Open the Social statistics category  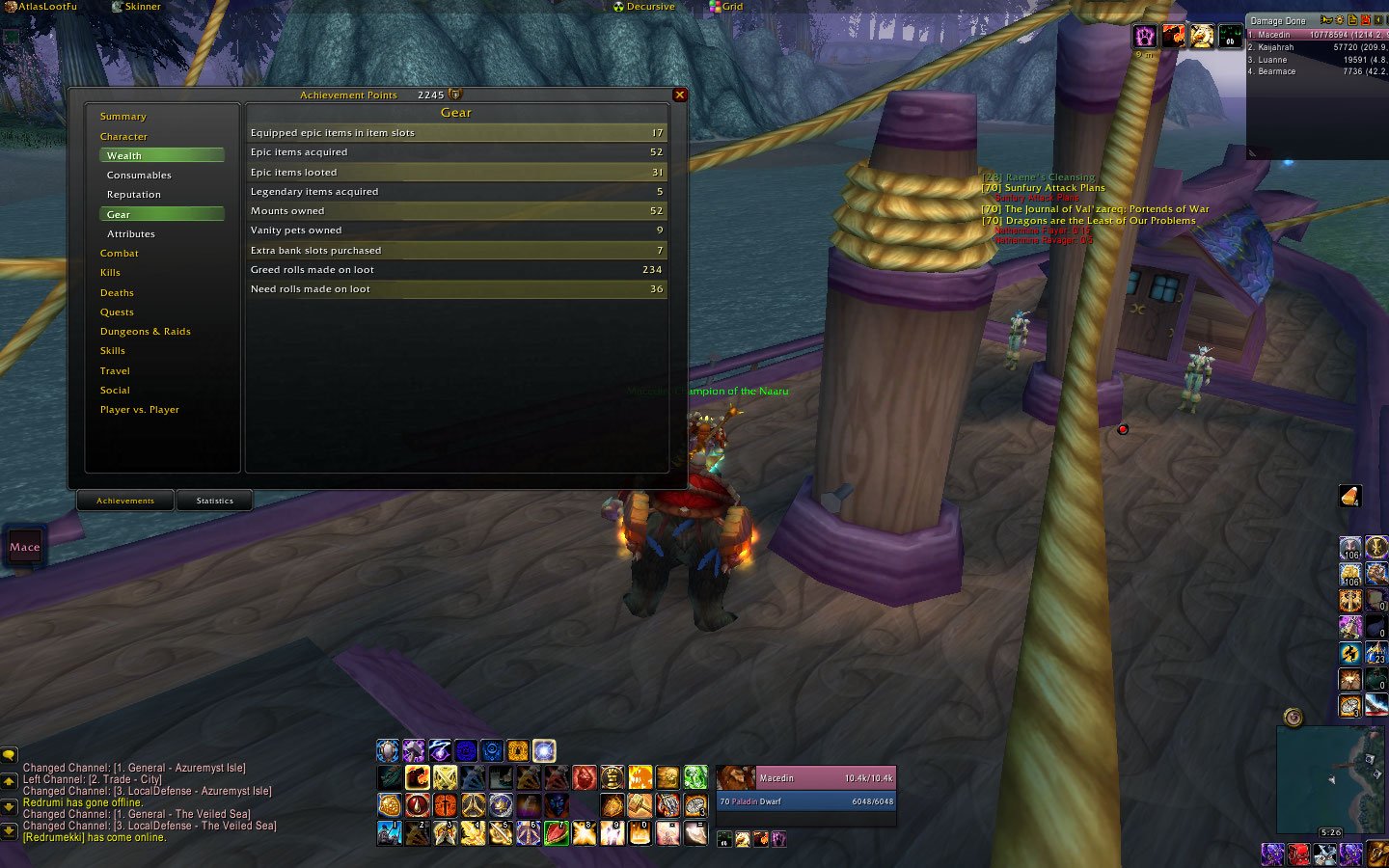point(115,391)
